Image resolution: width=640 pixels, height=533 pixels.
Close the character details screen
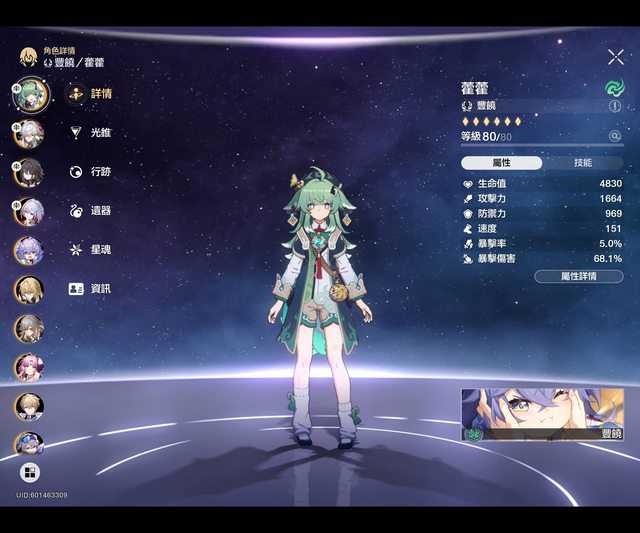coord(615,58)
